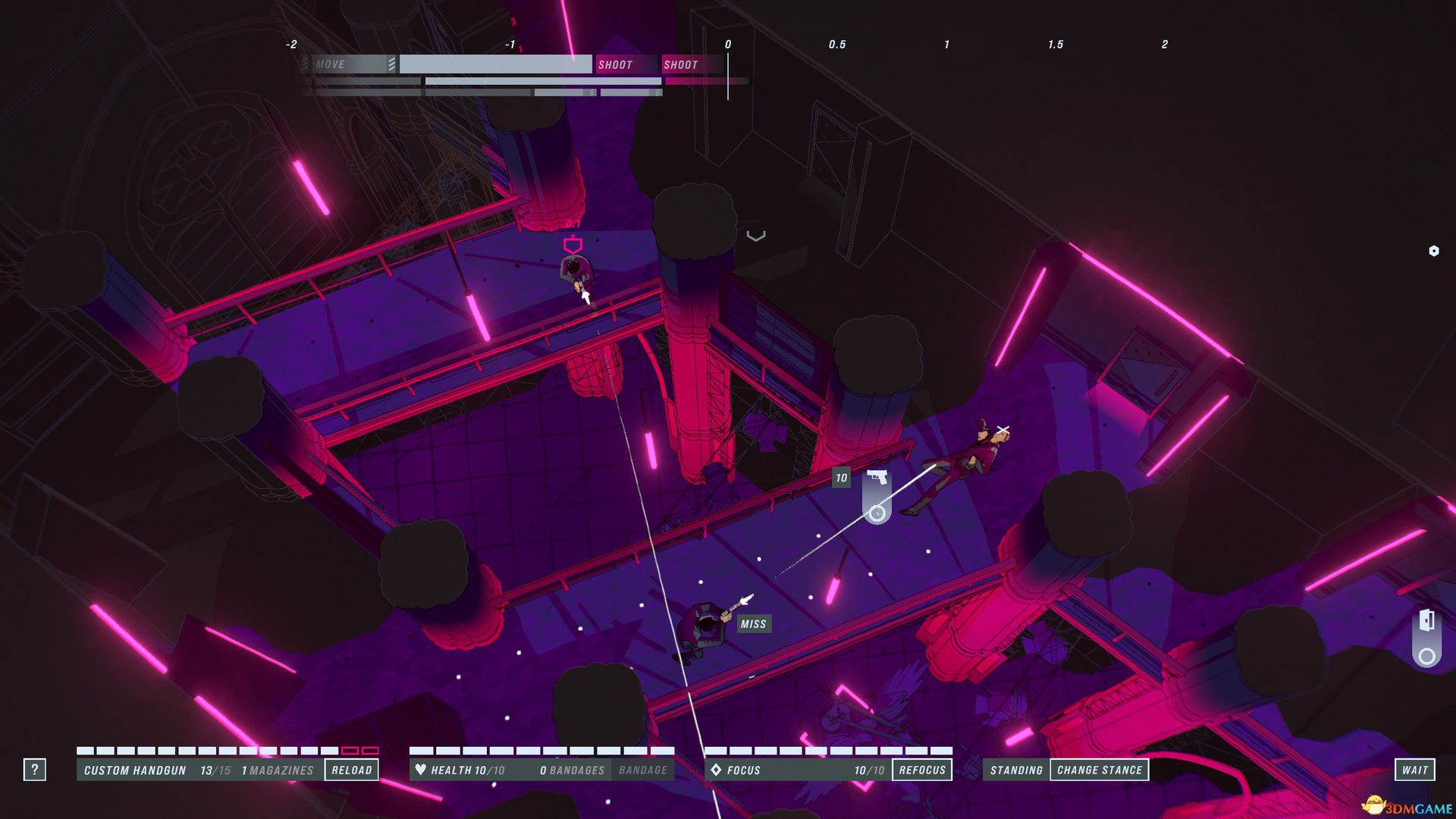
Task: Select Change Stance
Action: pyautogui.click(x=1099, y=770)
